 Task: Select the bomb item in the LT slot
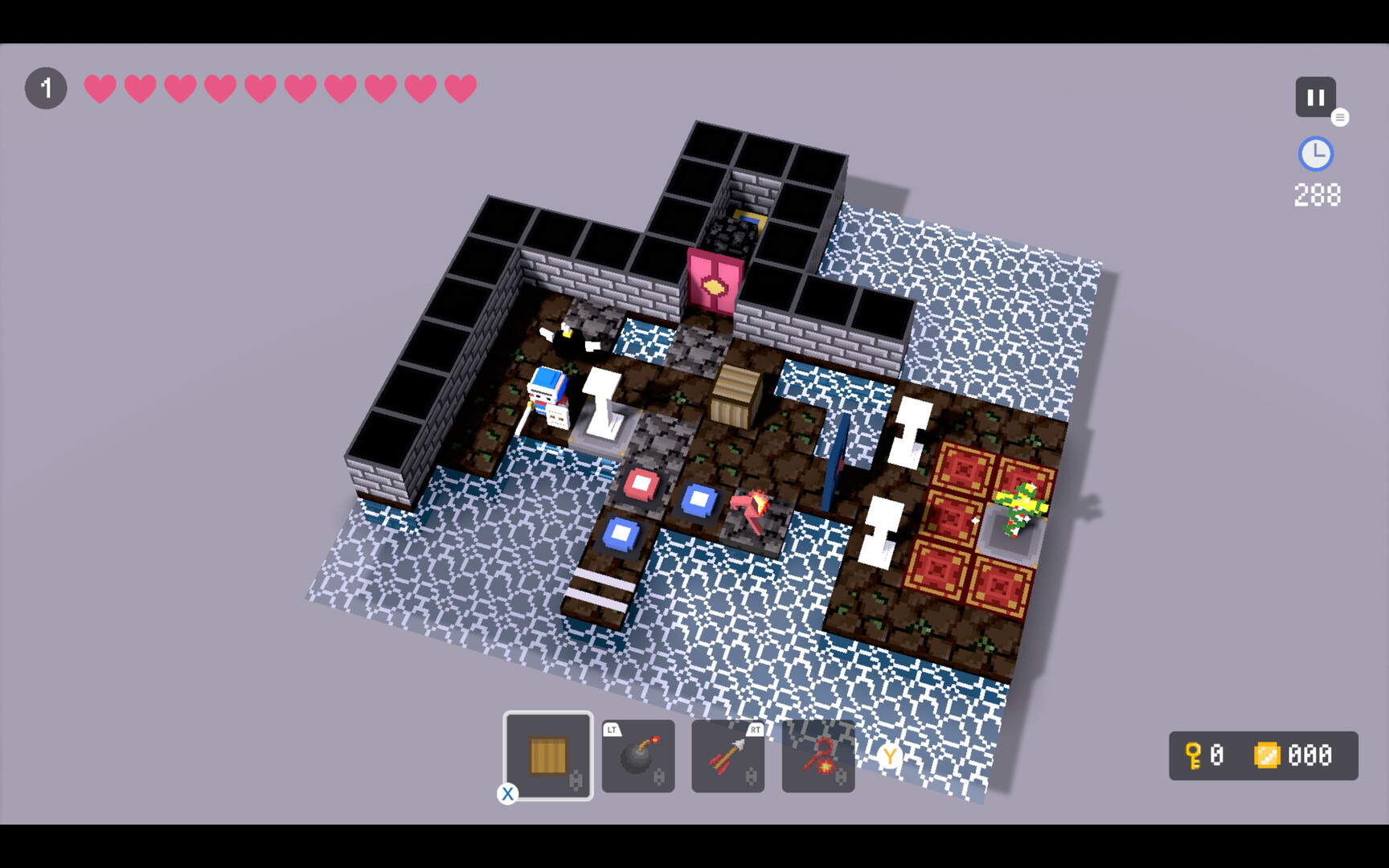[638, 755]
